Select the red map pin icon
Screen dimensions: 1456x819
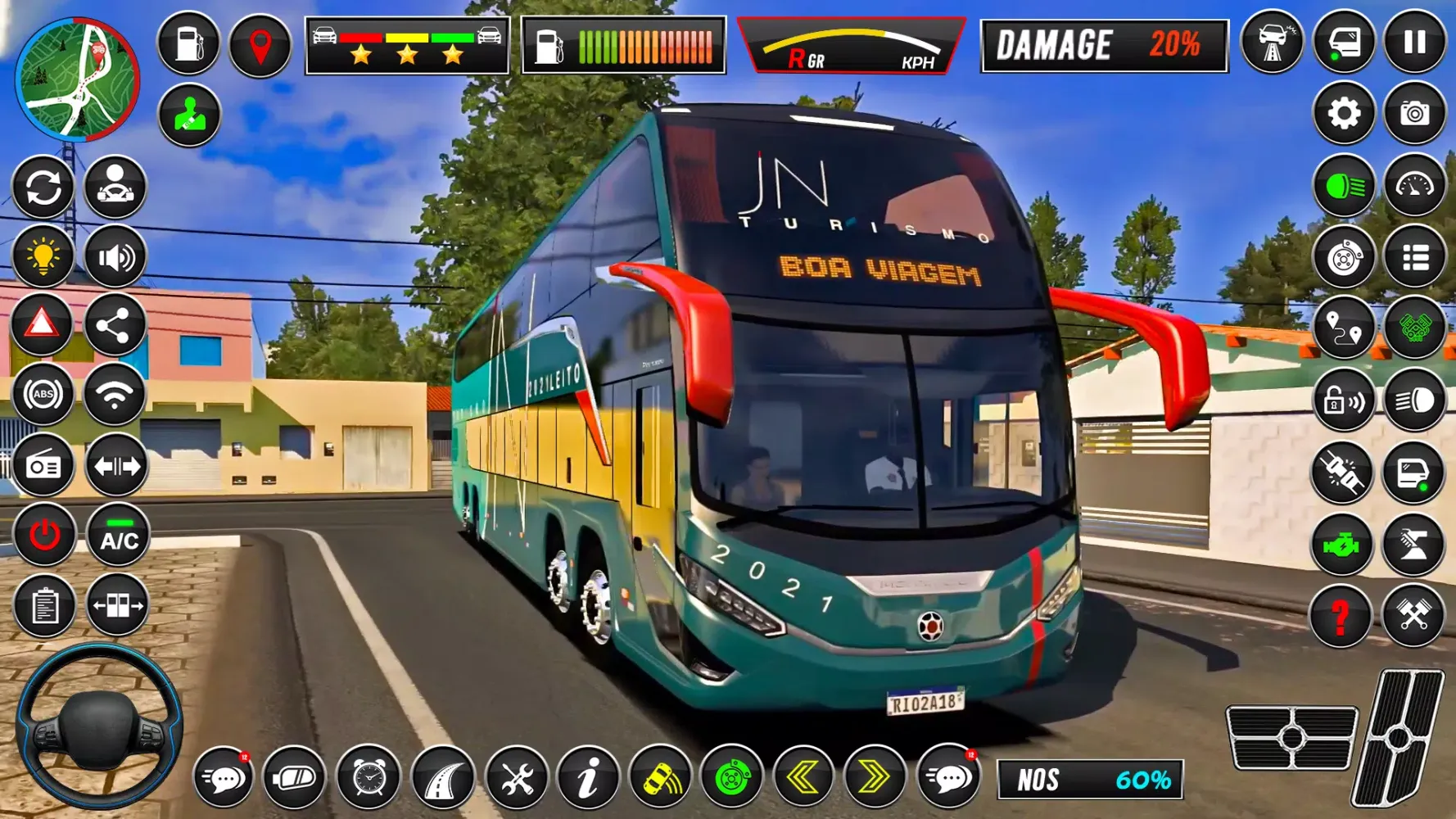tap(260, 44)
